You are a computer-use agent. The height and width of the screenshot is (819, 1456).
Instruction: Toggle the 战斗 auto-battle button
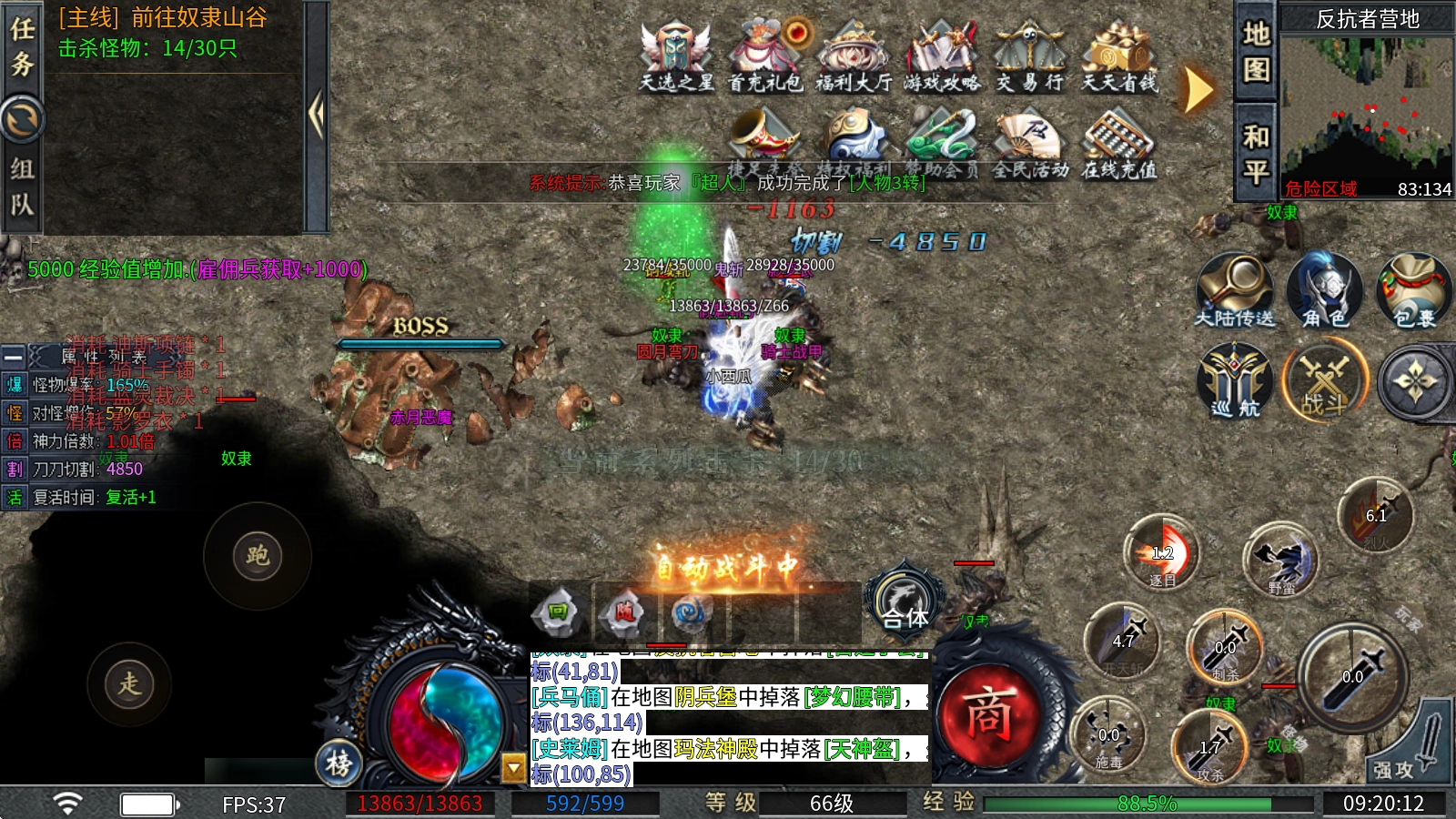1325,380
